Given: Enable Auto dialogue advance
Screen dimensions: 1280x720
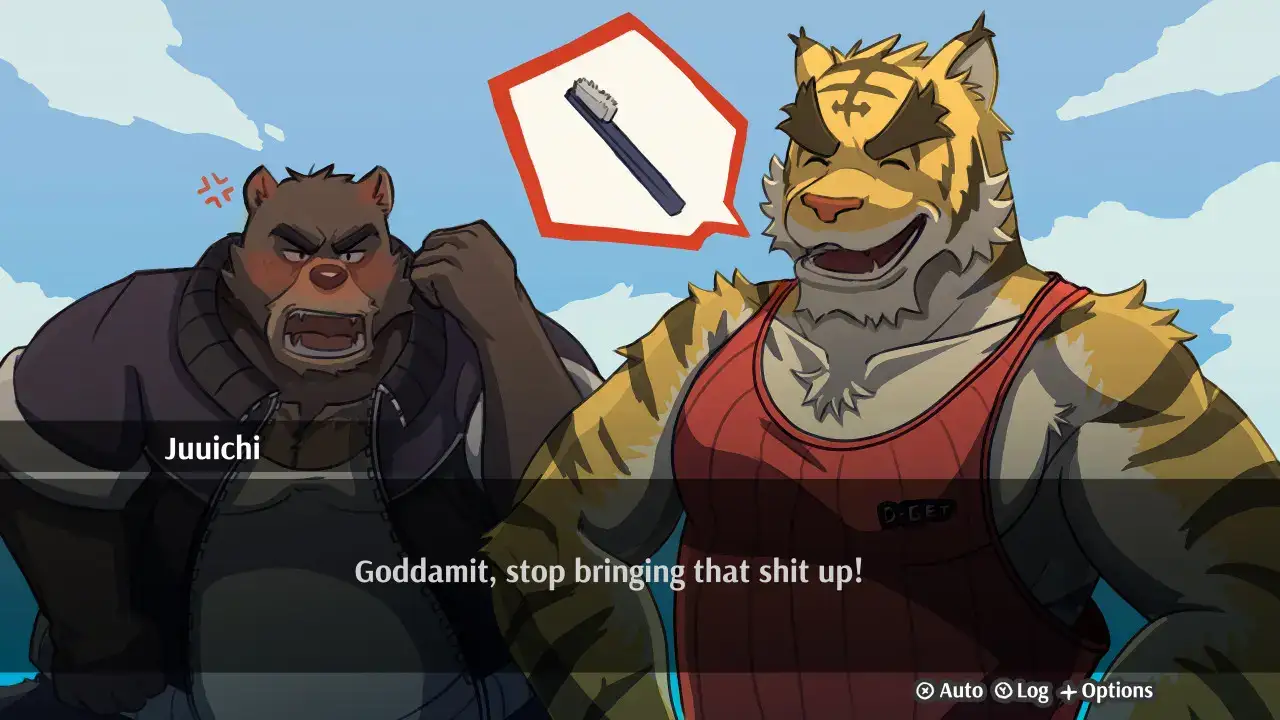Looking at the screenshot, I should [x=950, y=691].
